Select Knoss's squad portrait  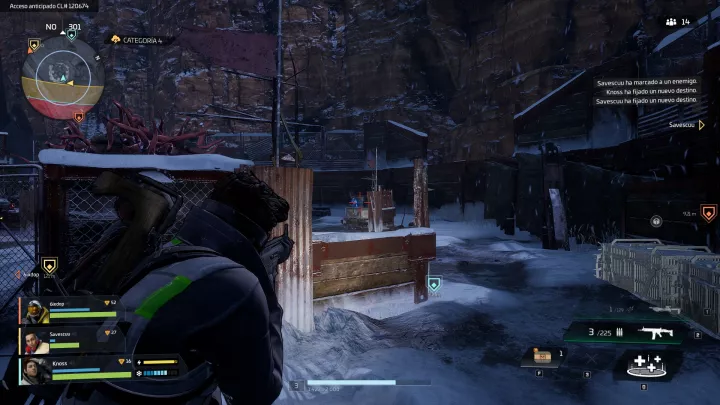(38, 370)
